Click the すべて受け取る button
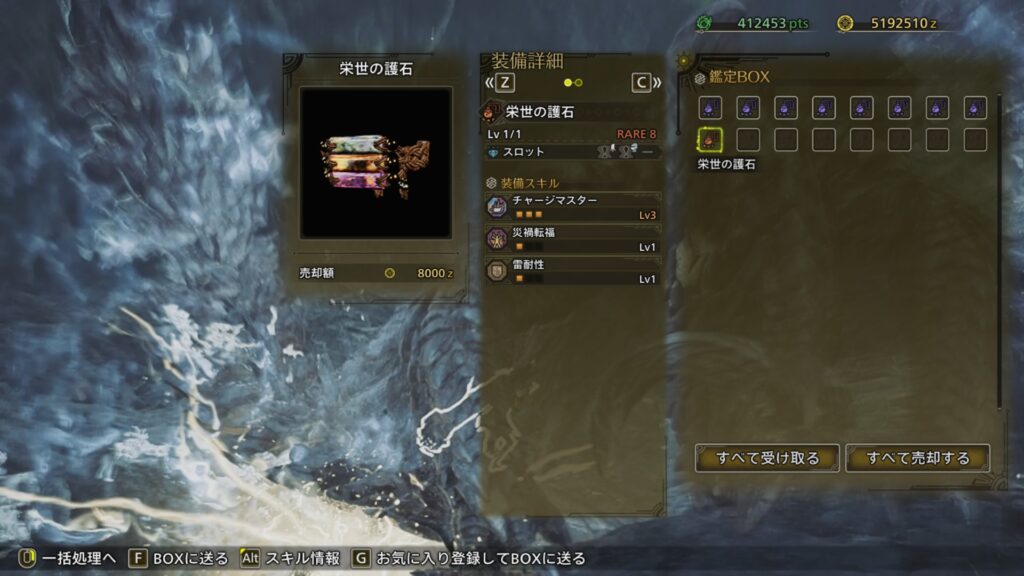Viewport: 1024px width, 576px height. [767, 458]
